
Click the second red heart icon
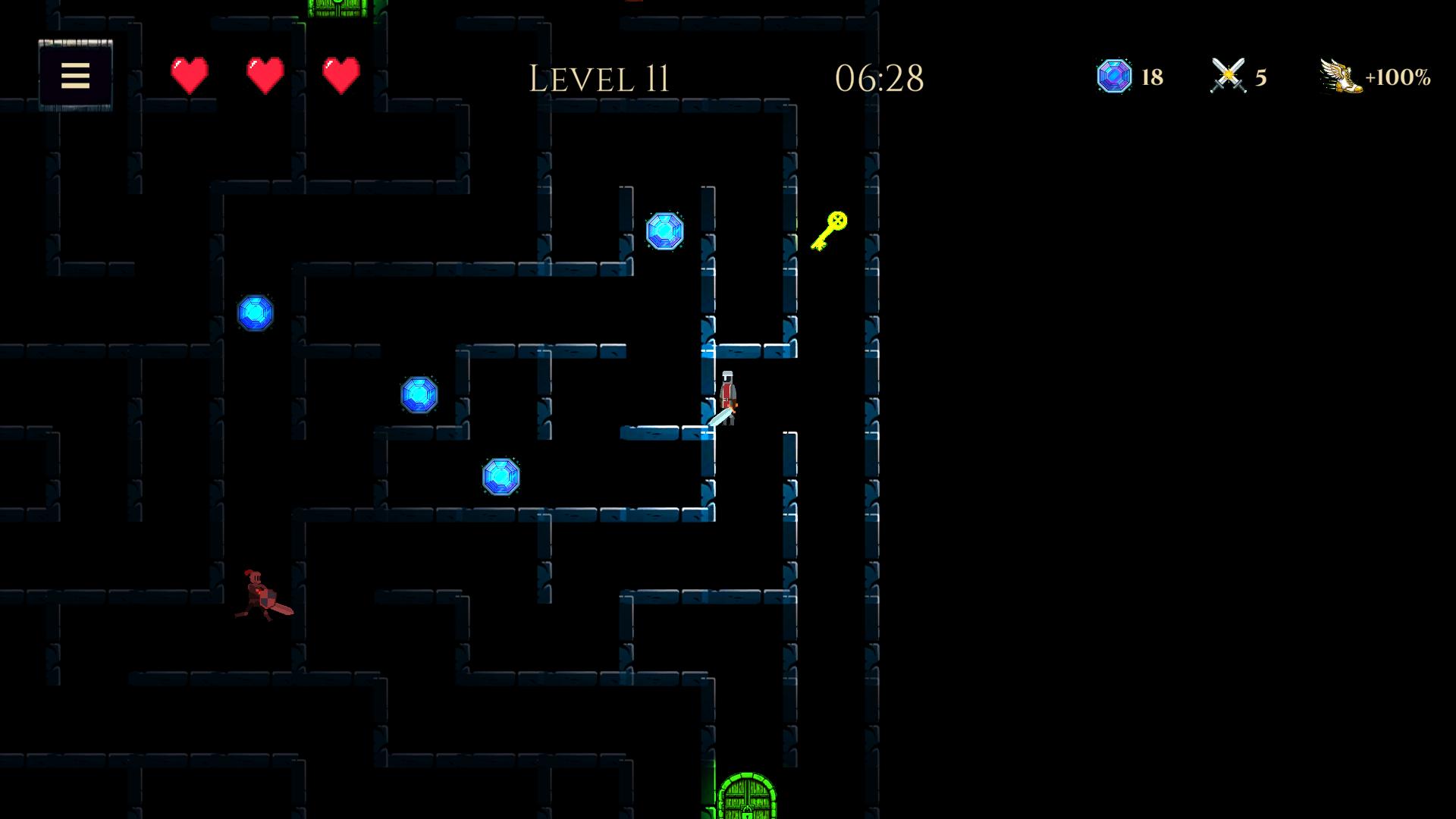pos(263,75)
